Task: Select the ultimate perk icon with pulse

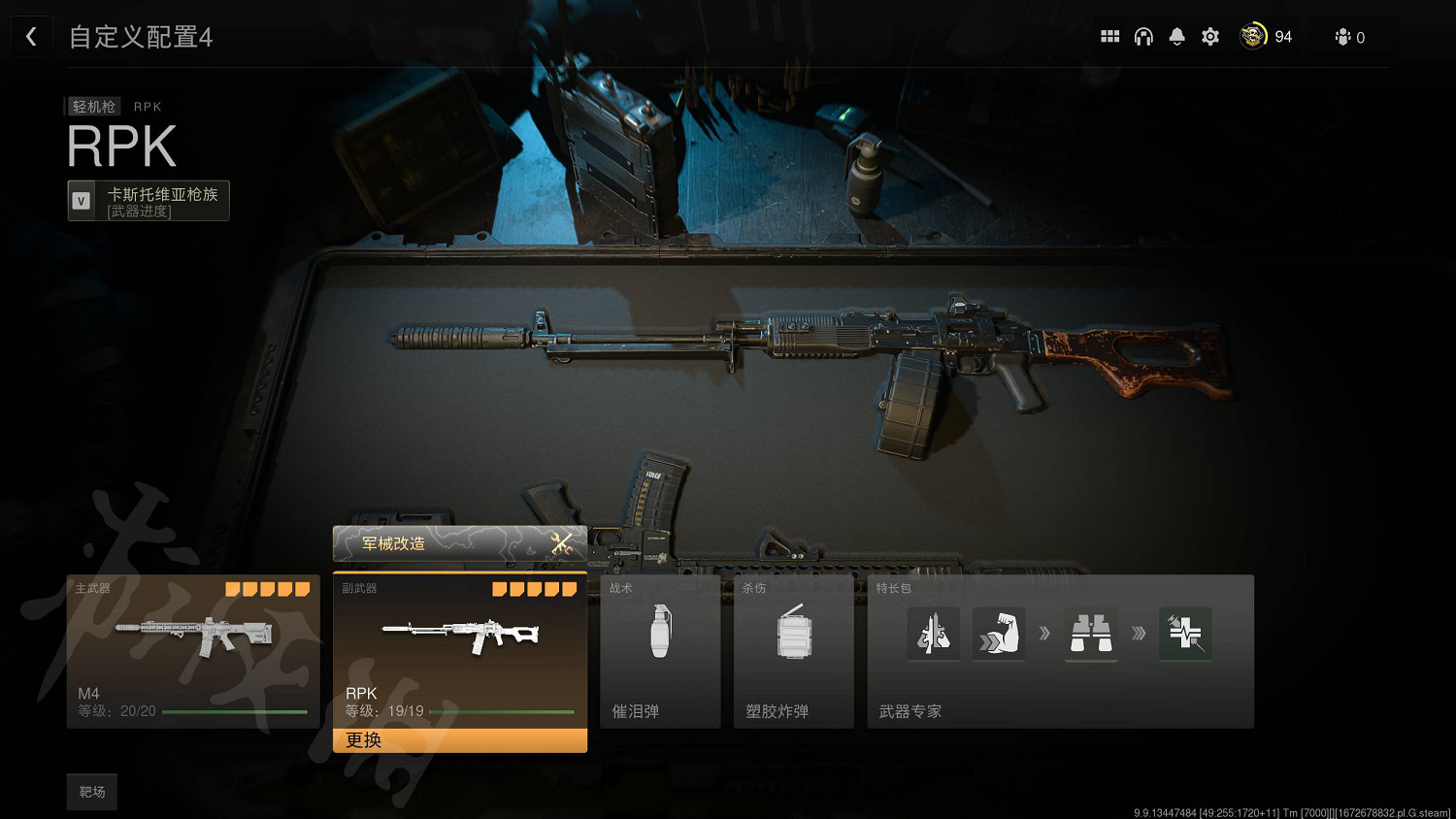Action: [x=1185, y=634]
